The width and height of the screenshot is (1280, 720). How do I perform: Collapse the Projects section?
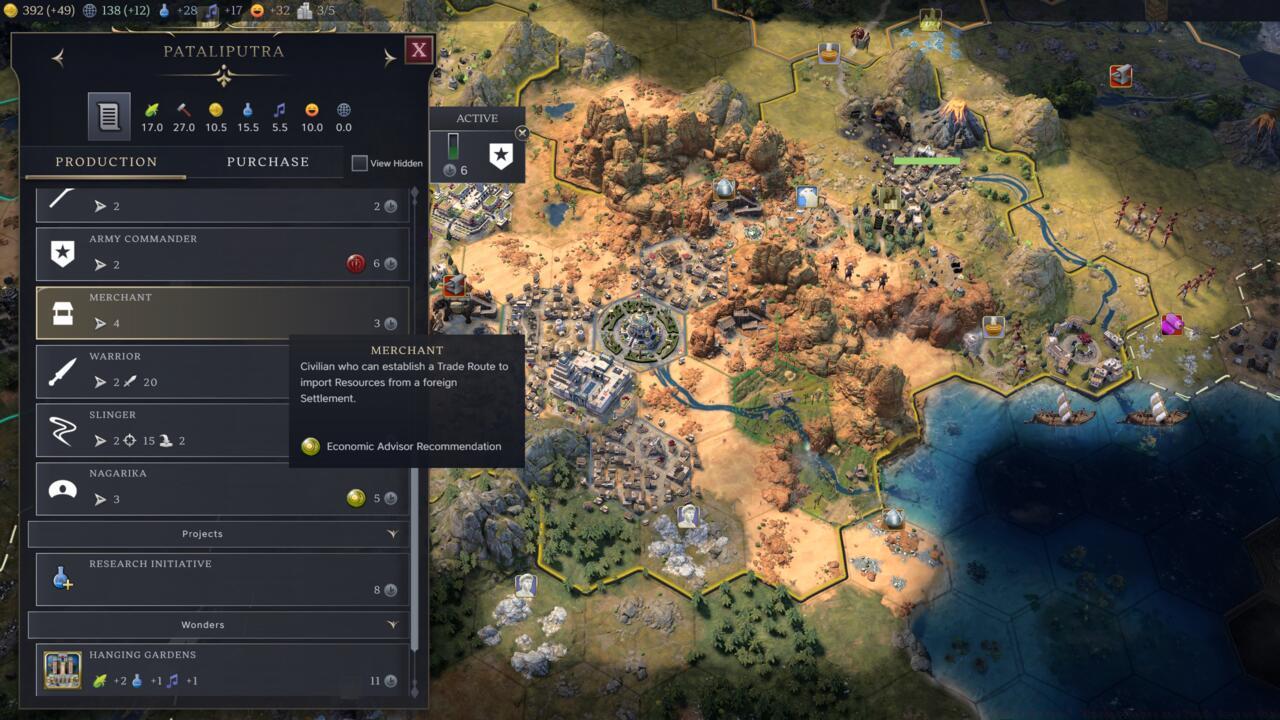[392, 534]
